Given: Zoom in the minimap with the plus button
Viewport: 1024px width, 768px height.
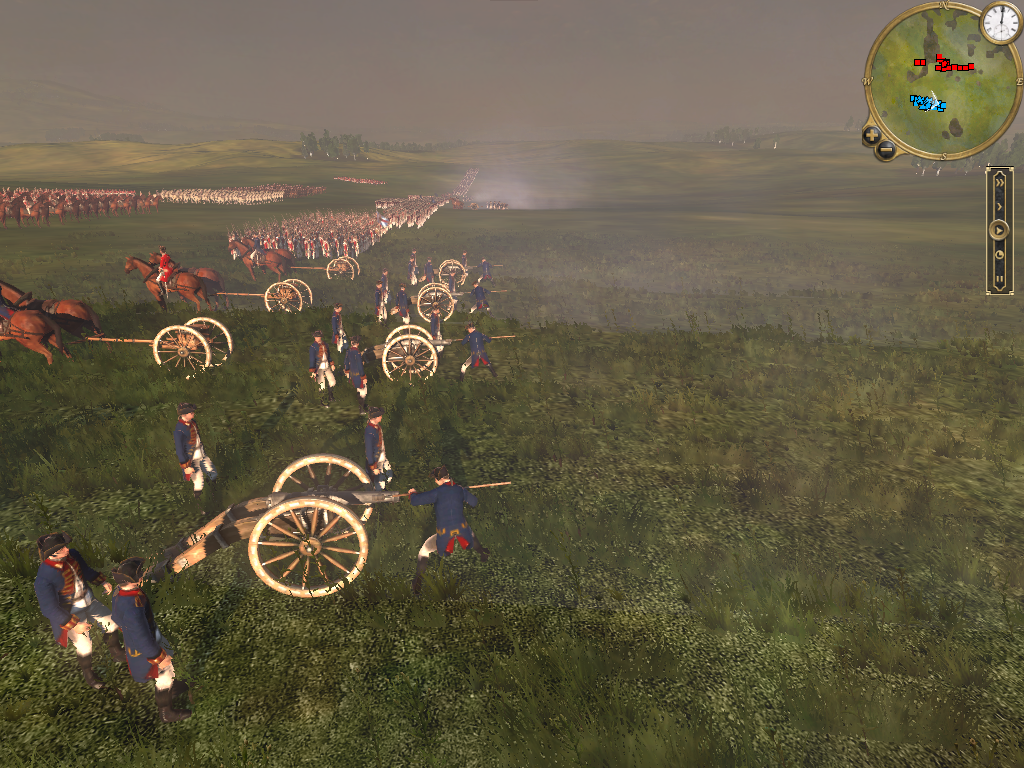Looking at the screenshot, I should click(872, 135).
